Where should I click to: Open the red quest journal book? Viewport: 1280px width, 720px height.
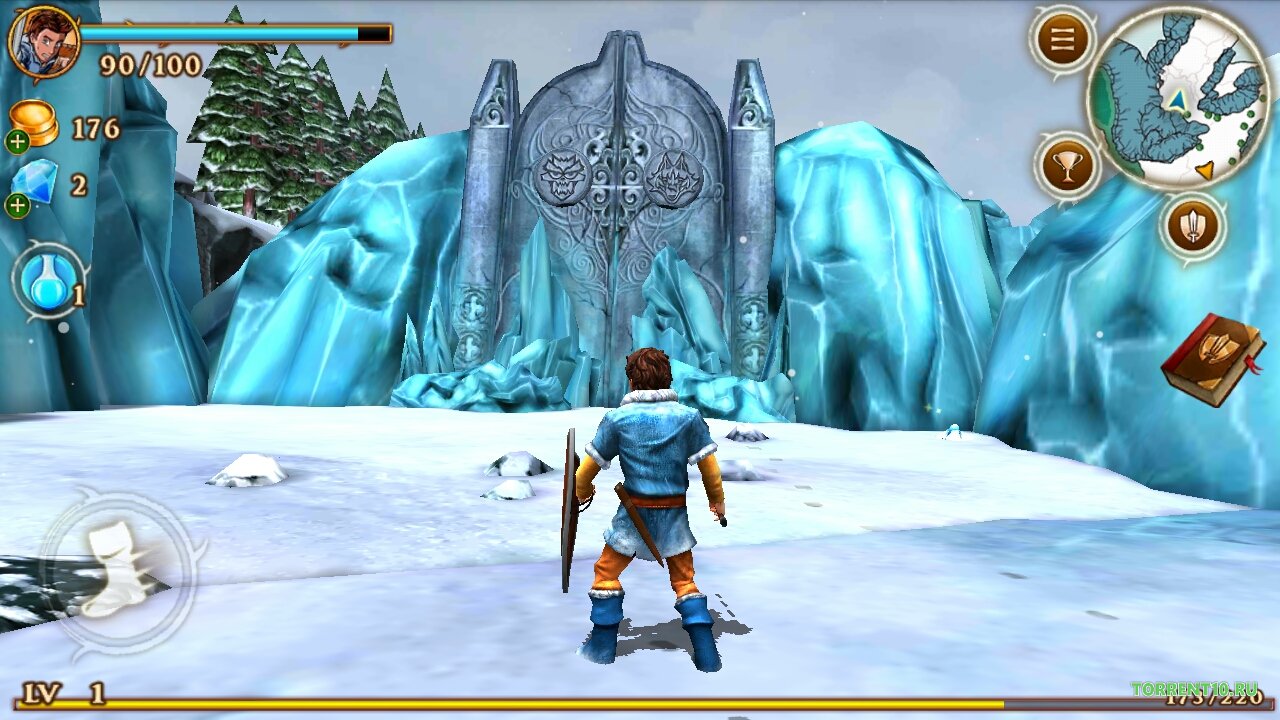pyautogui.click(x=1213, y=358)
